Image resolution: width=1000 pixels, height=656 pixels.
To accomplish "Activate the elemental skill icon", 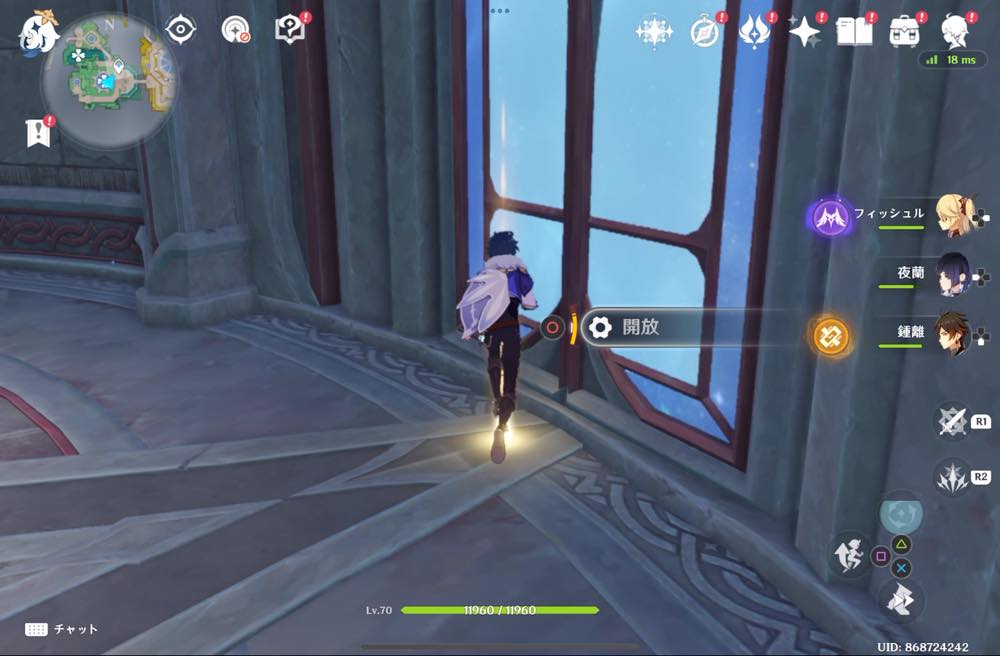I will click(x=951, y=421).
